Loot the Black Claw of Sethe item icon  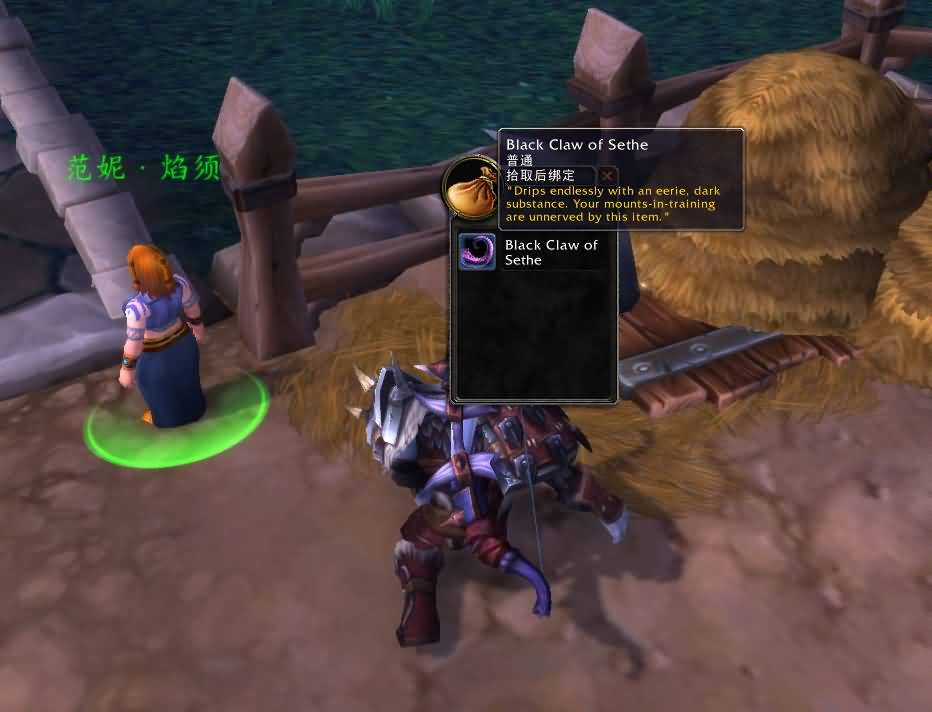click(x=477, y=252)
